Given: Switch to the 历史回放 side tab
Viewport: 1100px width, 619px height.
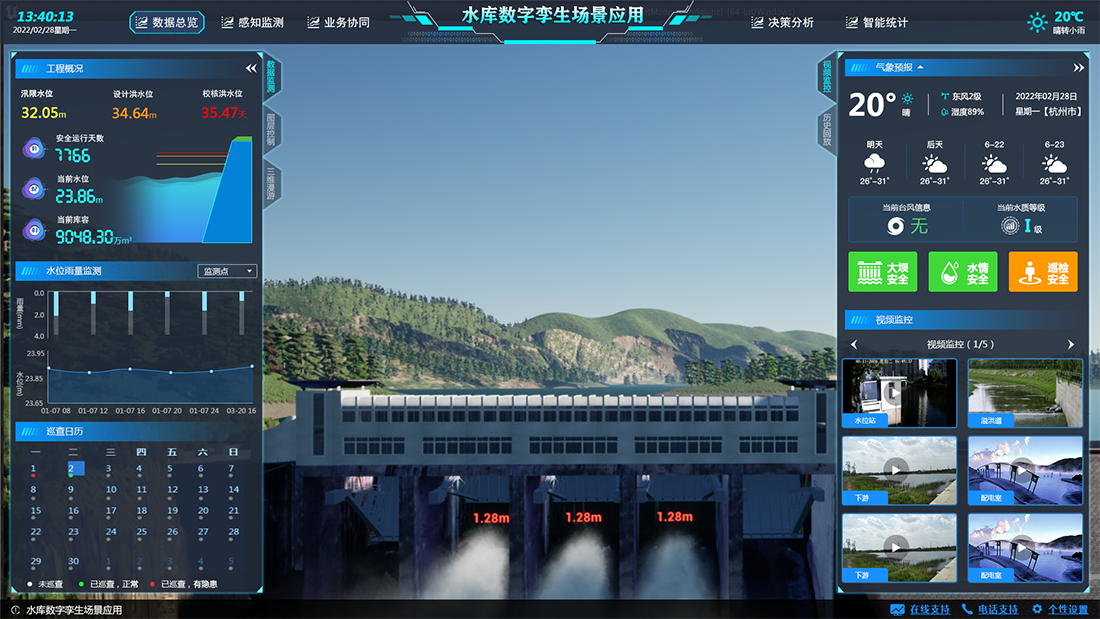Looking at the screenshot, I should 827,129.
